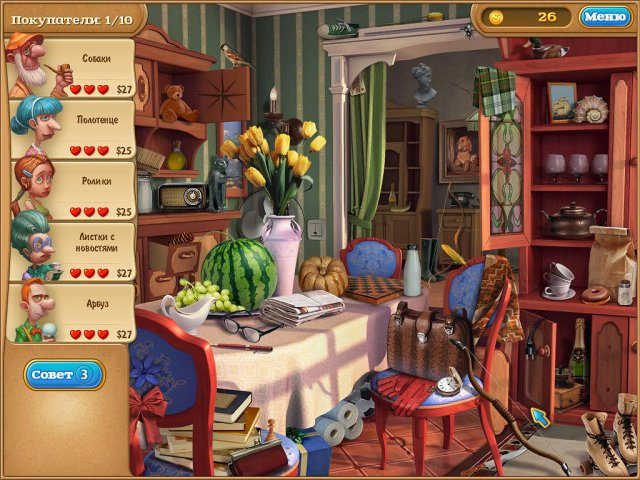Use the Совет hint button

(x=64, y=375)
